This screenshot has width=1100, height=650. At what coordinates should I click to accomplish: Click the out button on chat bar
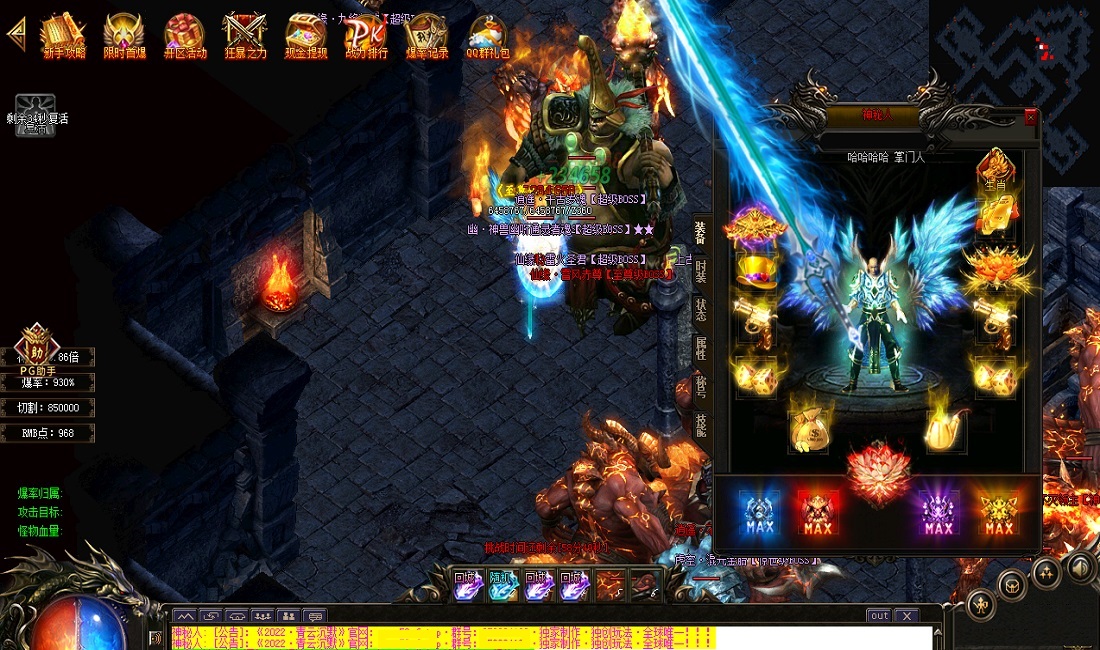(x=879, y=615)
